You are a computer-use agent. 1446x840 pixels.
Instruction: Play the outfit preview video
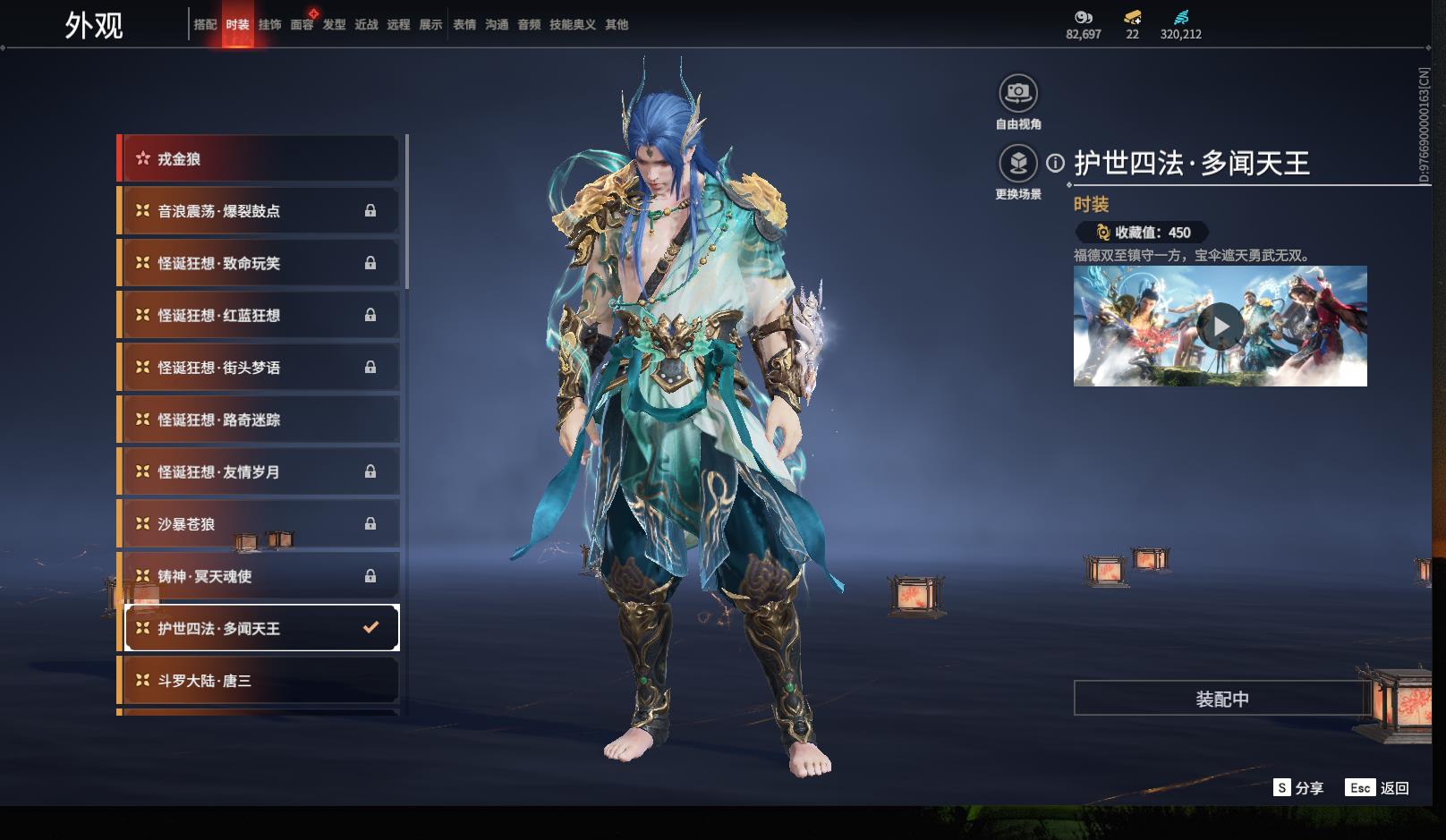pyautogui.click(x=1221, y=327)
